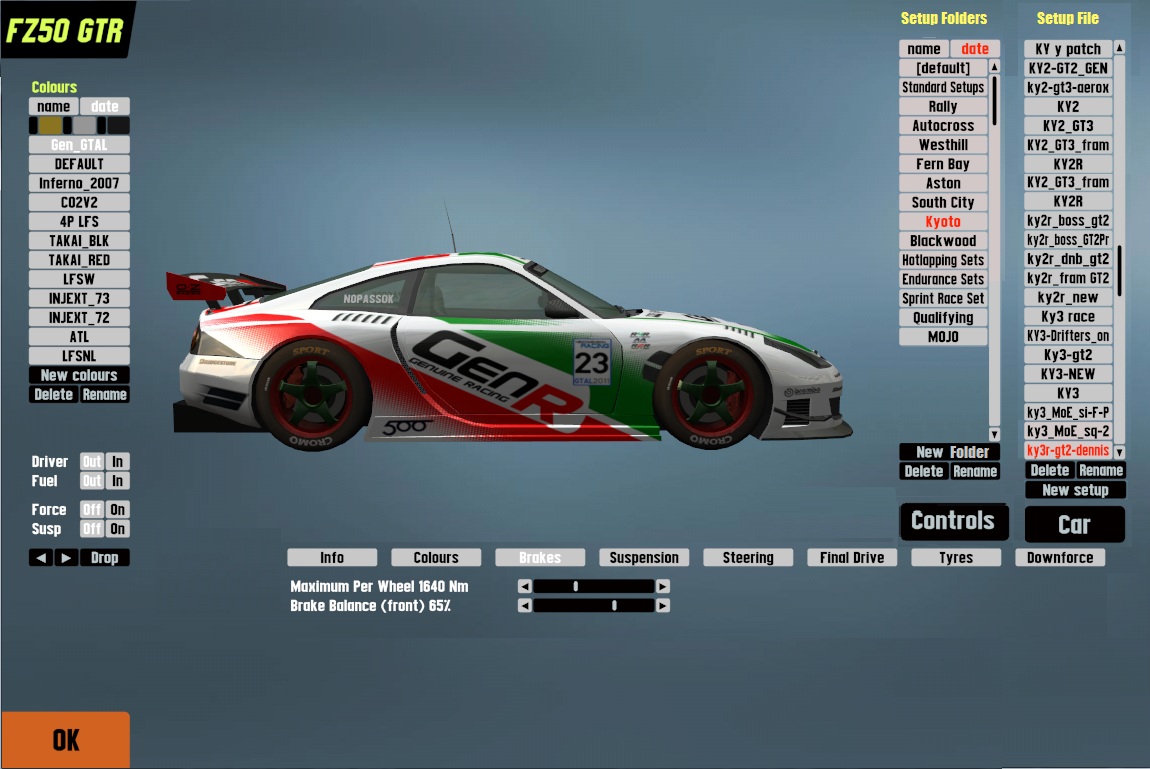Select the Westhill setup folder
Image resolution: width=1150 pixels, height=769 pixels.
tap(943, 145)
